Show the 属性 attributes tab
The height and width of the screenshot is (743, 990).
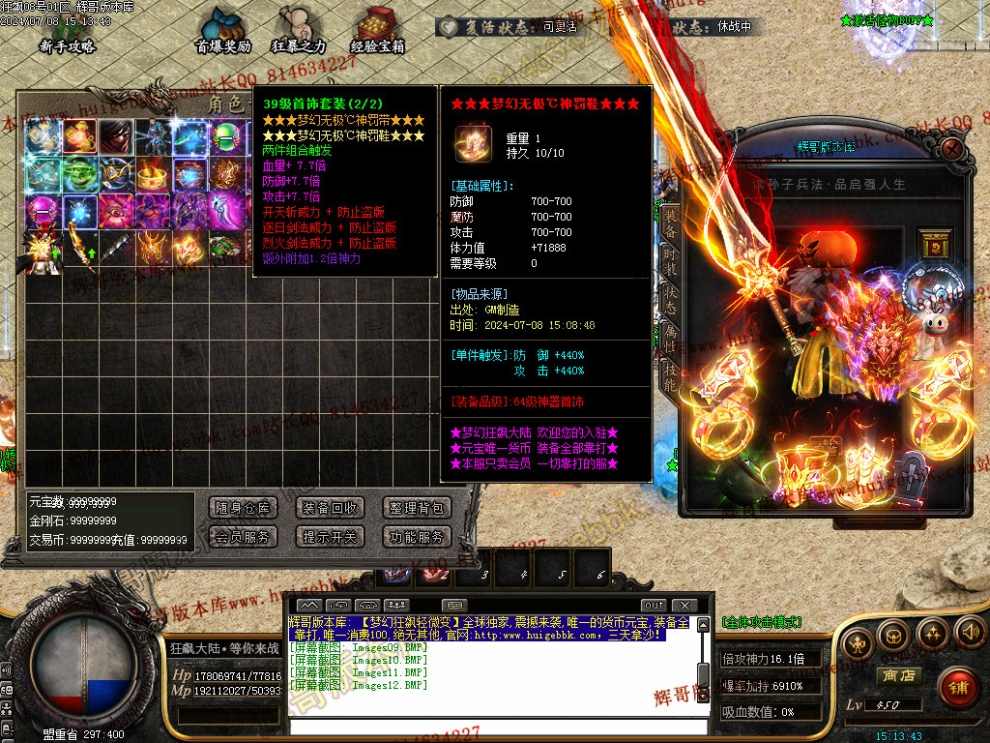point(670,338)
